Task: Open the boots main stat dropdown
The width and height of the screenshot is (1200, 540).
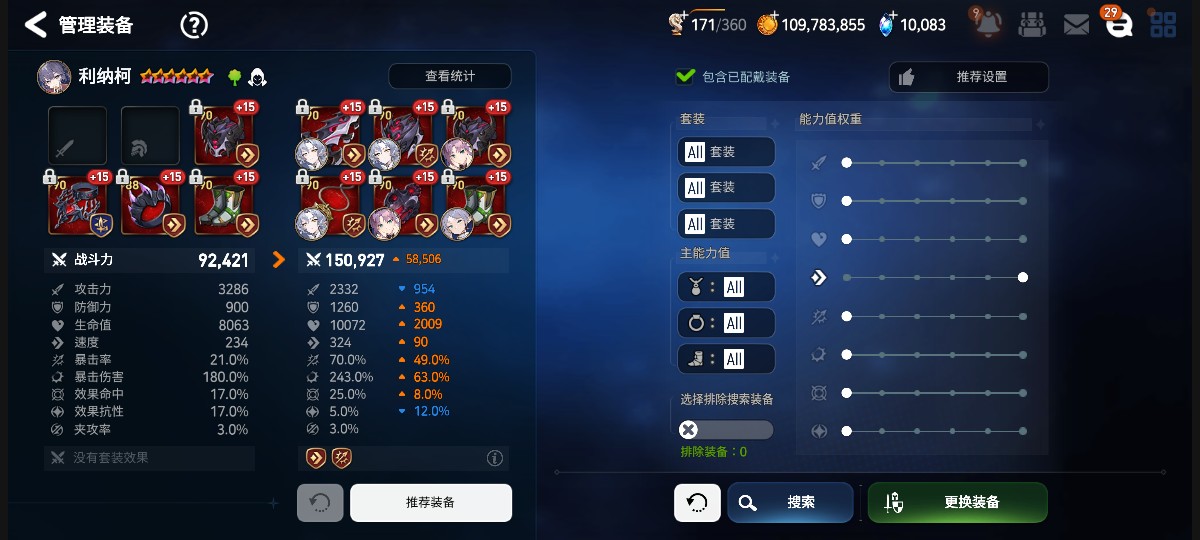Action: tap(726, 359)
